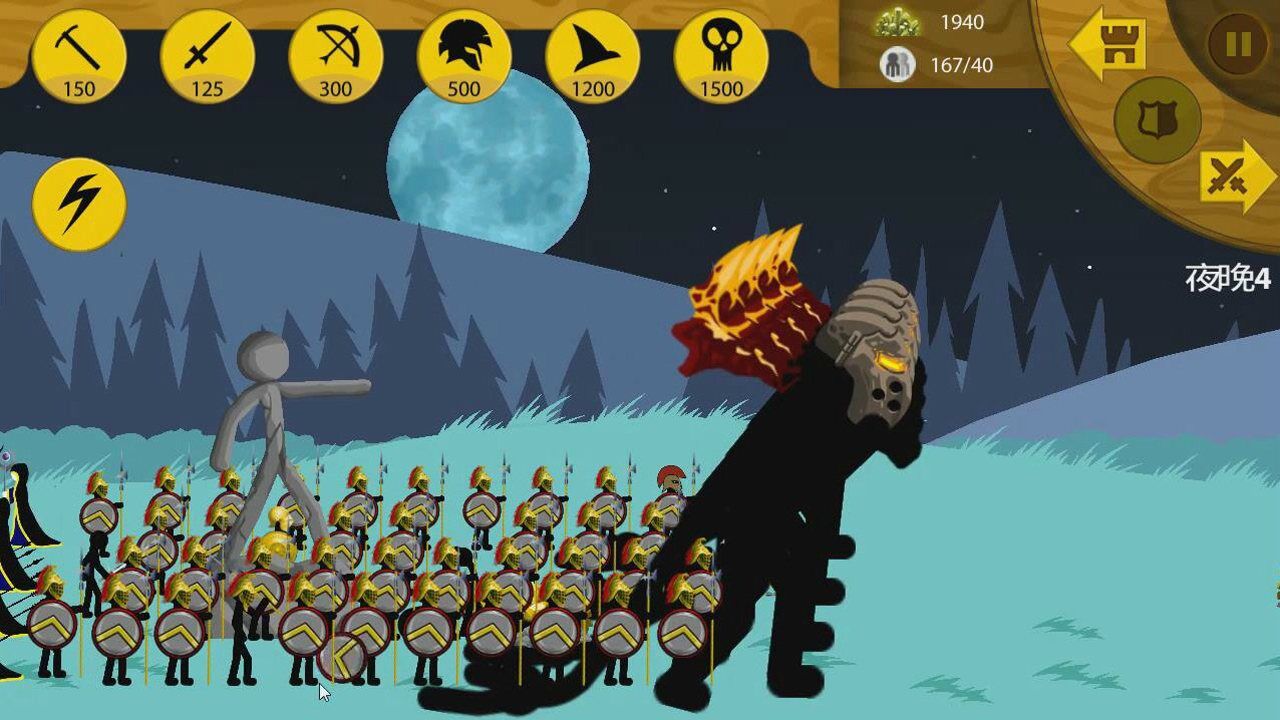
Task: Set army to defend with shield button
Action: [x=1158, y=120]
